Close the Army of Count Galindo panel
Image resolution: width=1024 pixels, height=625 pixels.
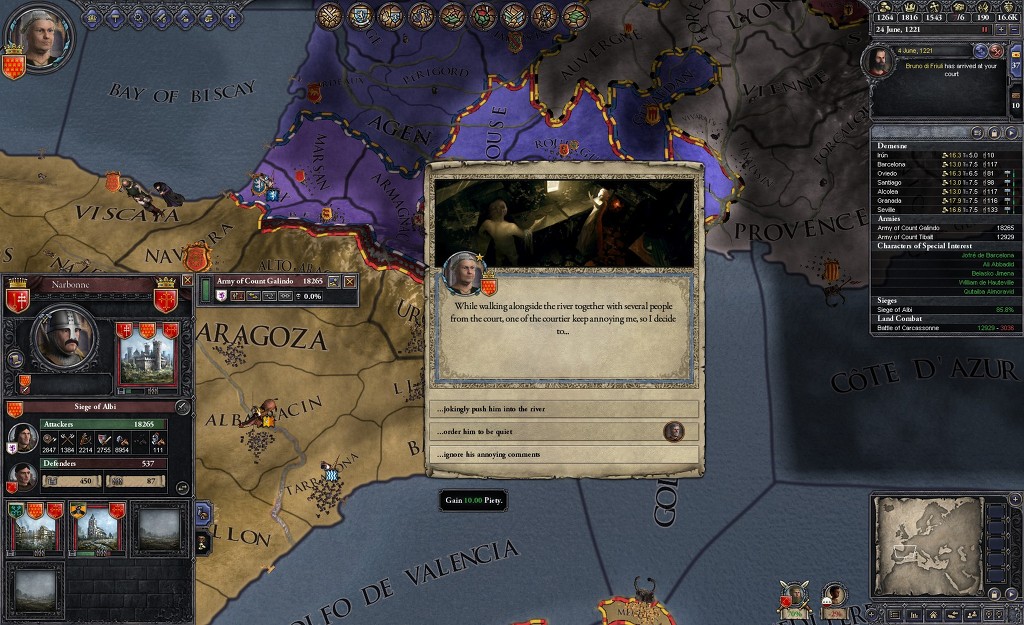(x=350, y=282)
